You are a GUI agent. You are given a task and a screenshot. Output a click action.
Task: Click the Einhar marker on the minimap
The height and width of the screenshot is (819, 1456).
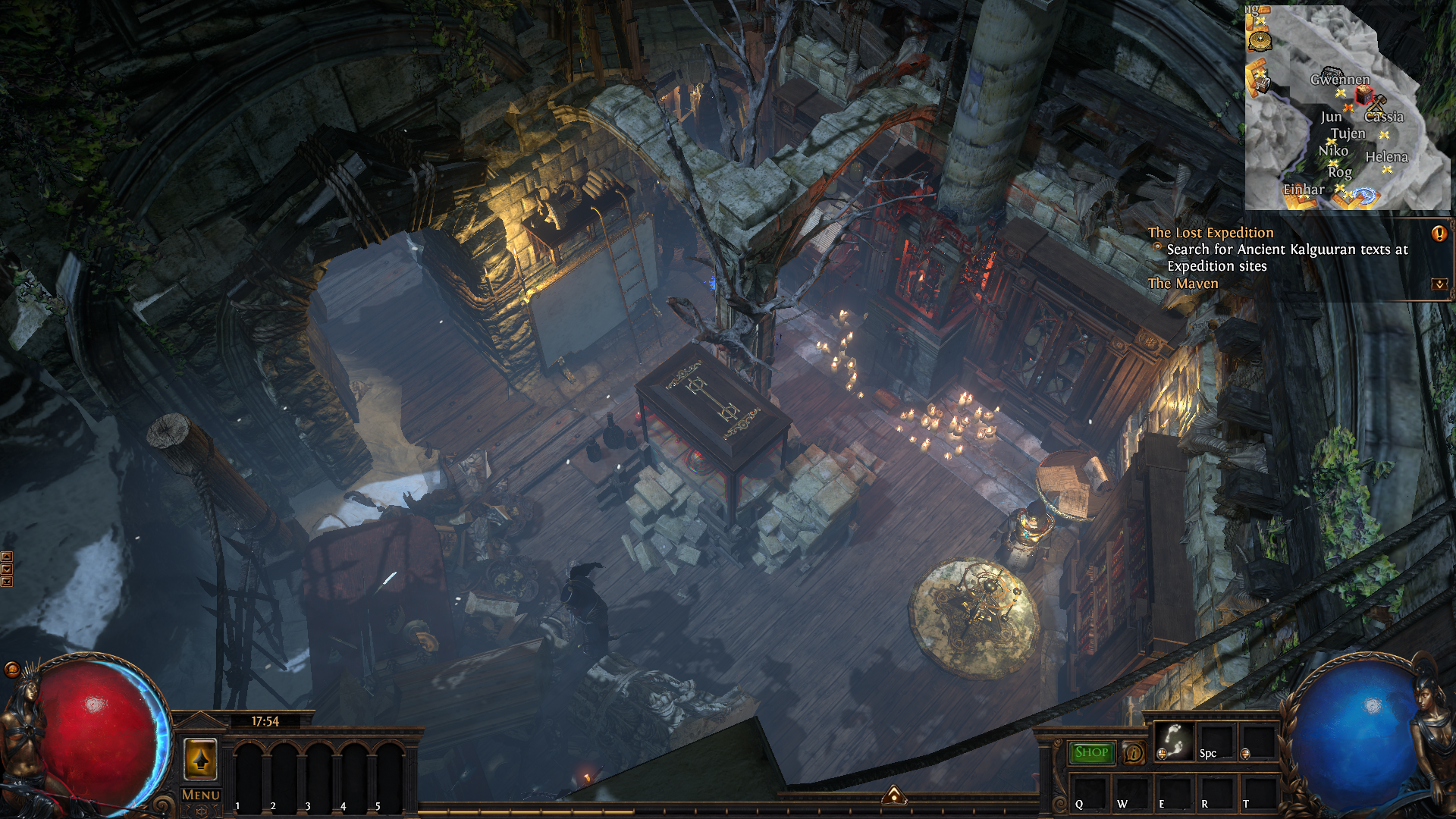tap(1304, 190)
